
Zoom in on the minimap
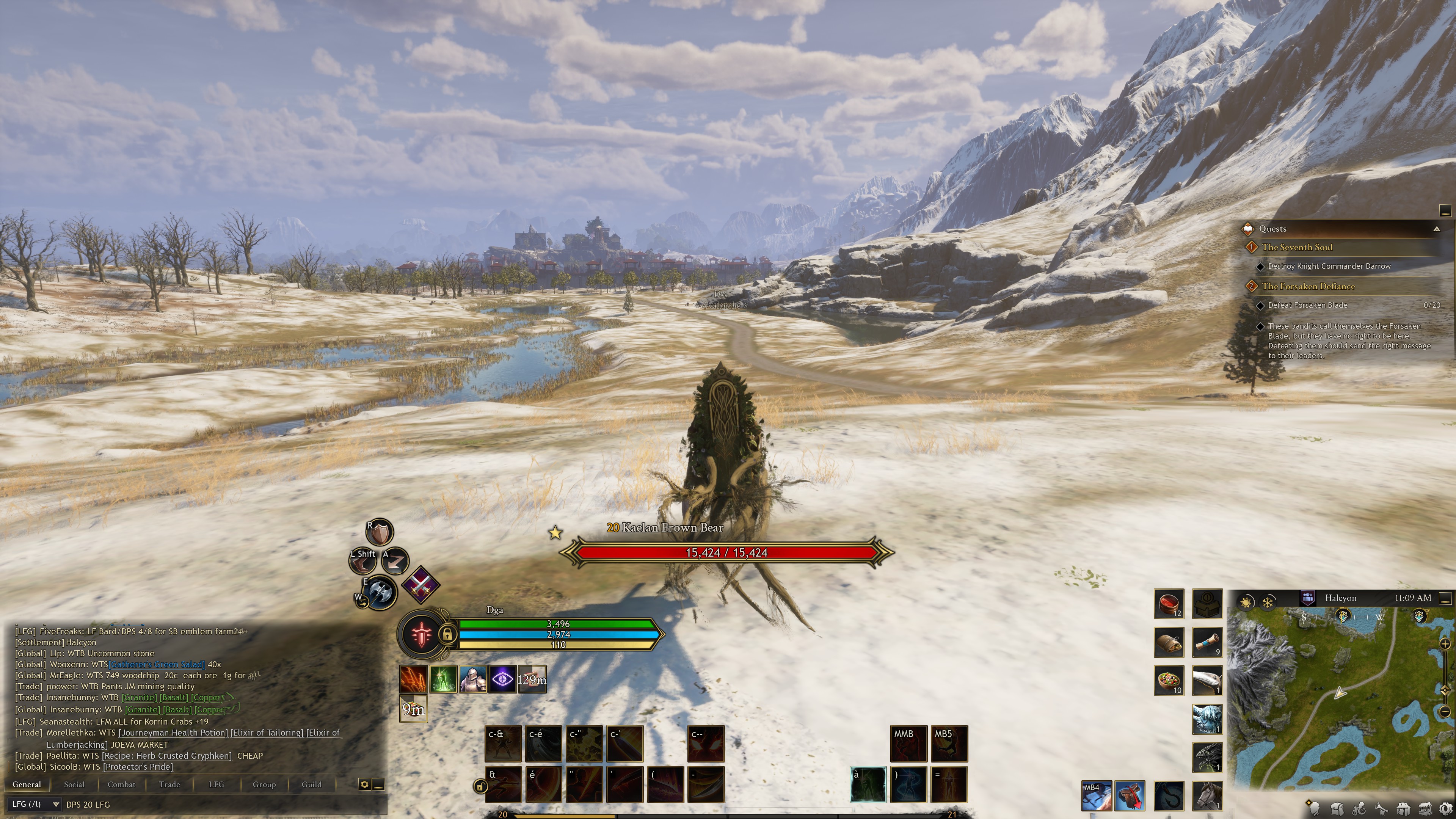tap(1445, 643)
